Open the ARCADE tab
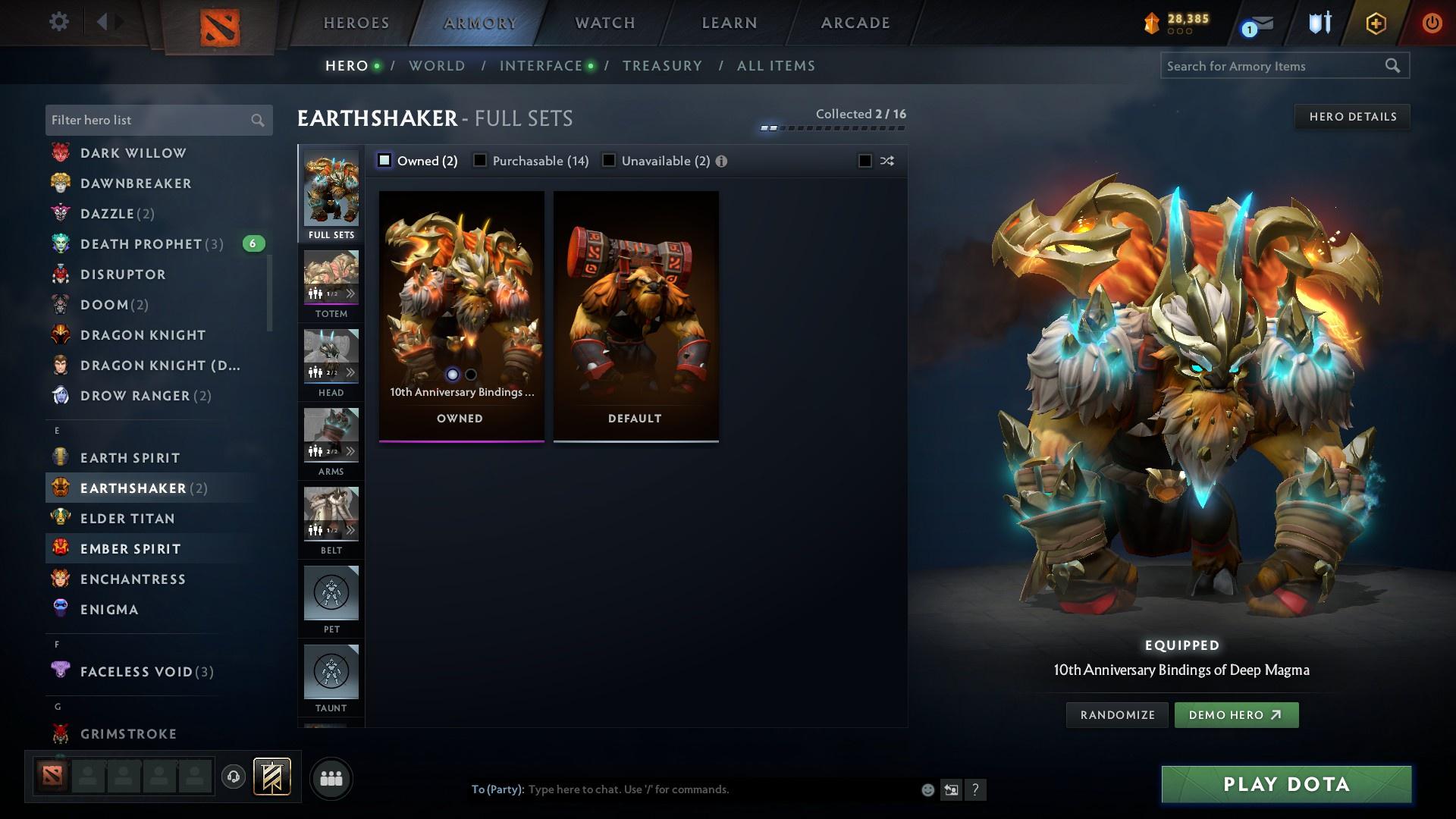 coord(855,22)
